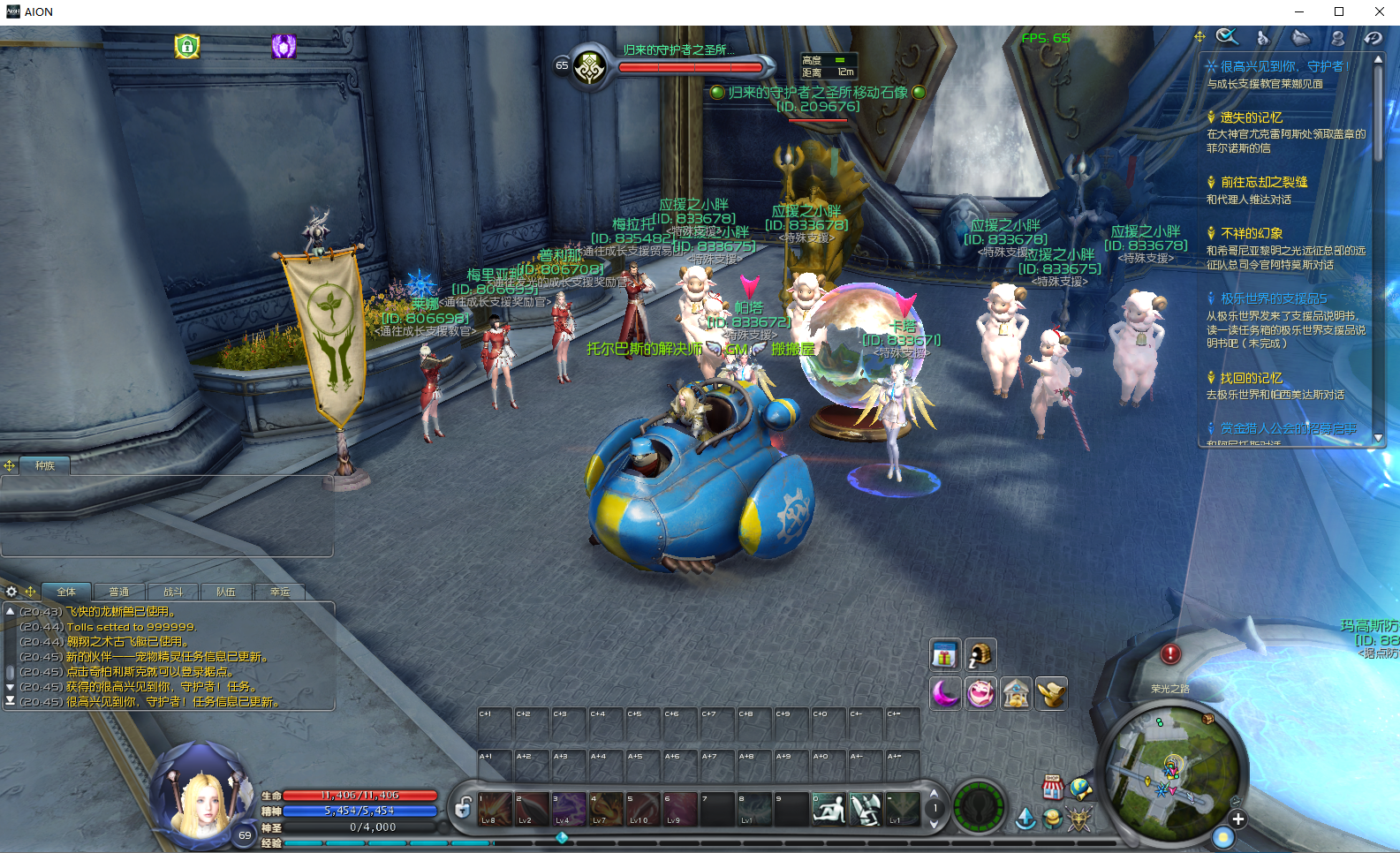Viewport: 1400px width, 853px height.
Task: Zoom in the minimap with the plus button
Action: [1238, 819]
